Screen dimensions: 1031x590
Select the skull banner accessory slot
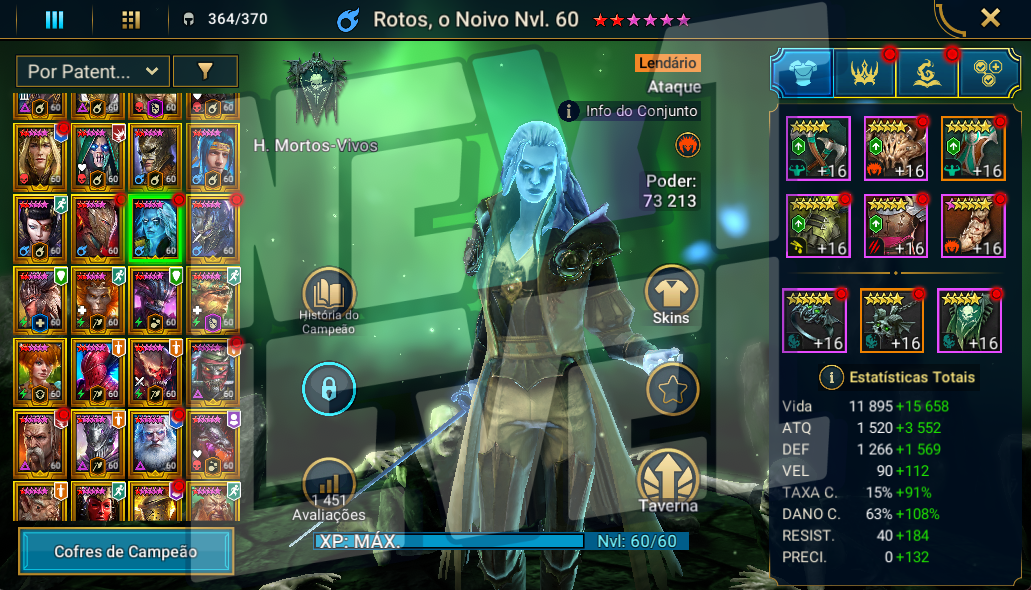pyautogui.click(x=970, y=320)
